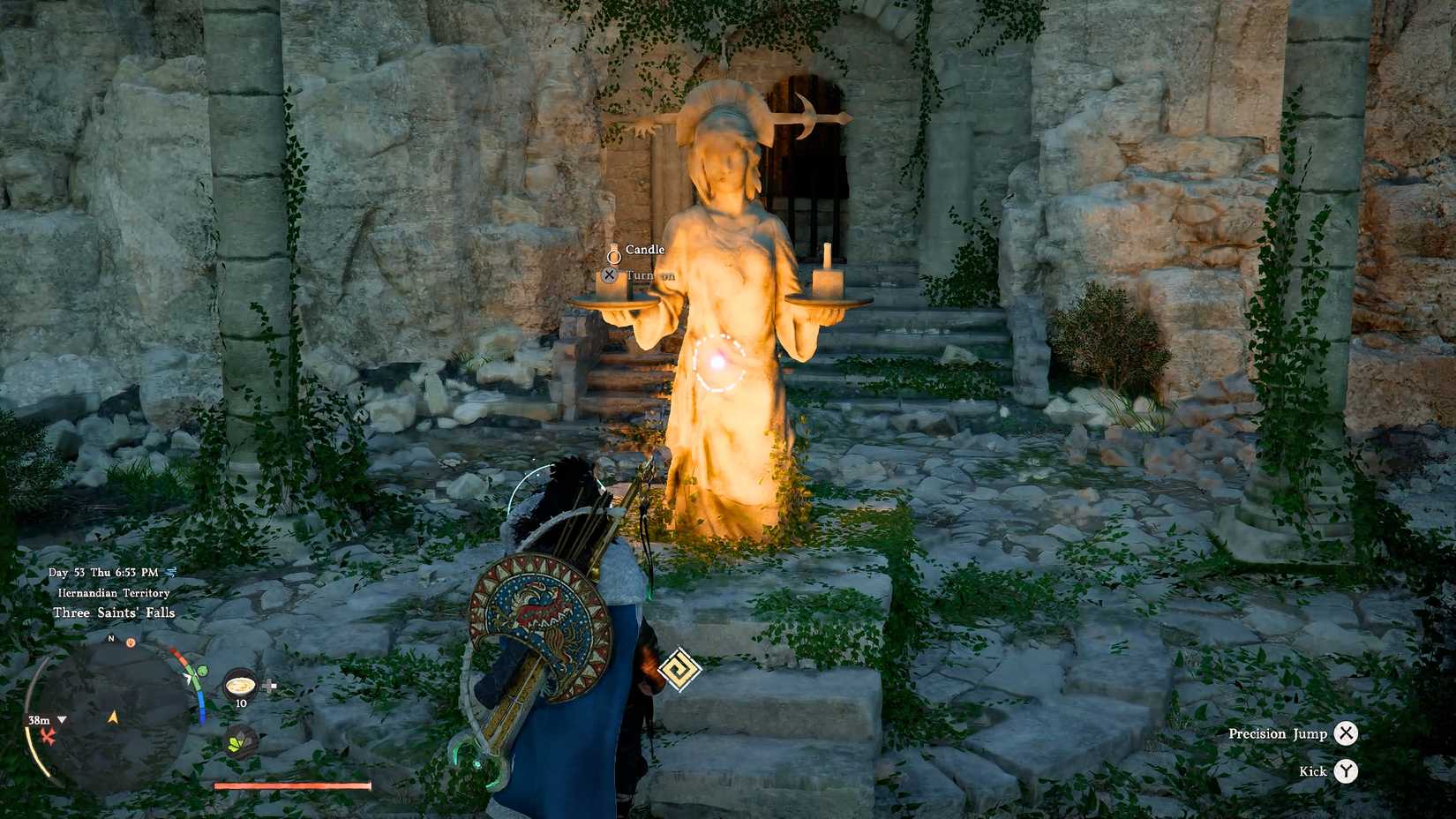Click the Candle indicator circle above the statue
The width and height of the screenshot is (1456, 819).
pos(614,258)
